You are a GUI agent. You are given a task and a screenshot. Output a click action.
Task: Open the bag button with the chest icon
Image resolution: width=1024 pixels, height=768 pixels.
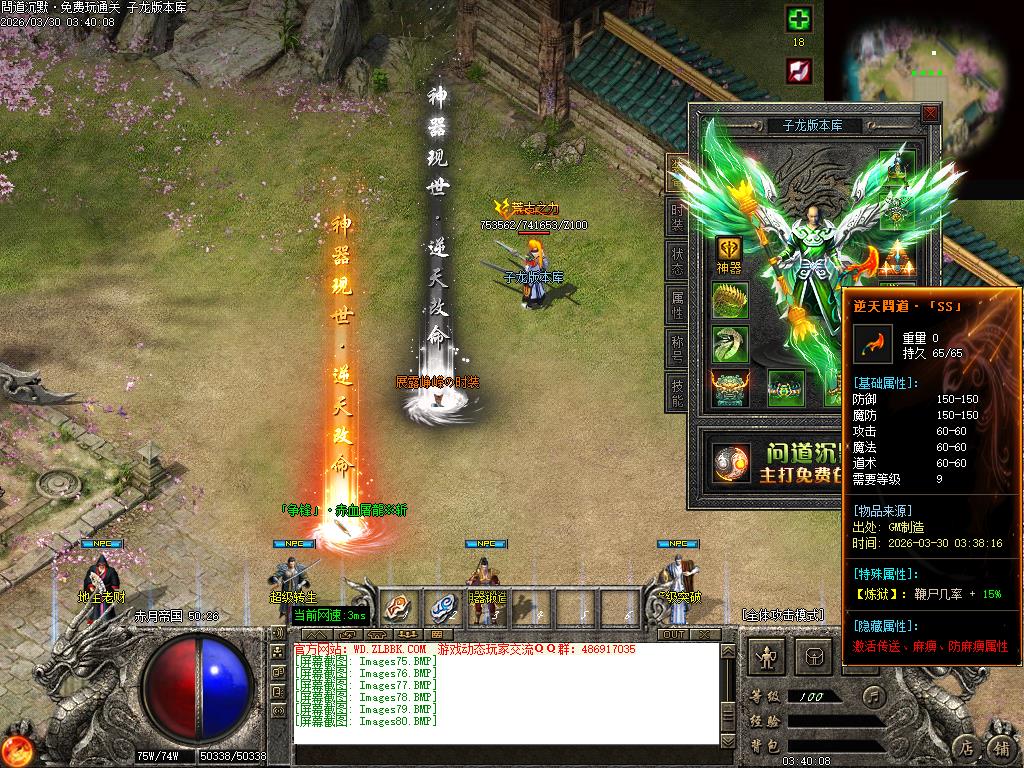pyautogui.click(x=813, y=658)
